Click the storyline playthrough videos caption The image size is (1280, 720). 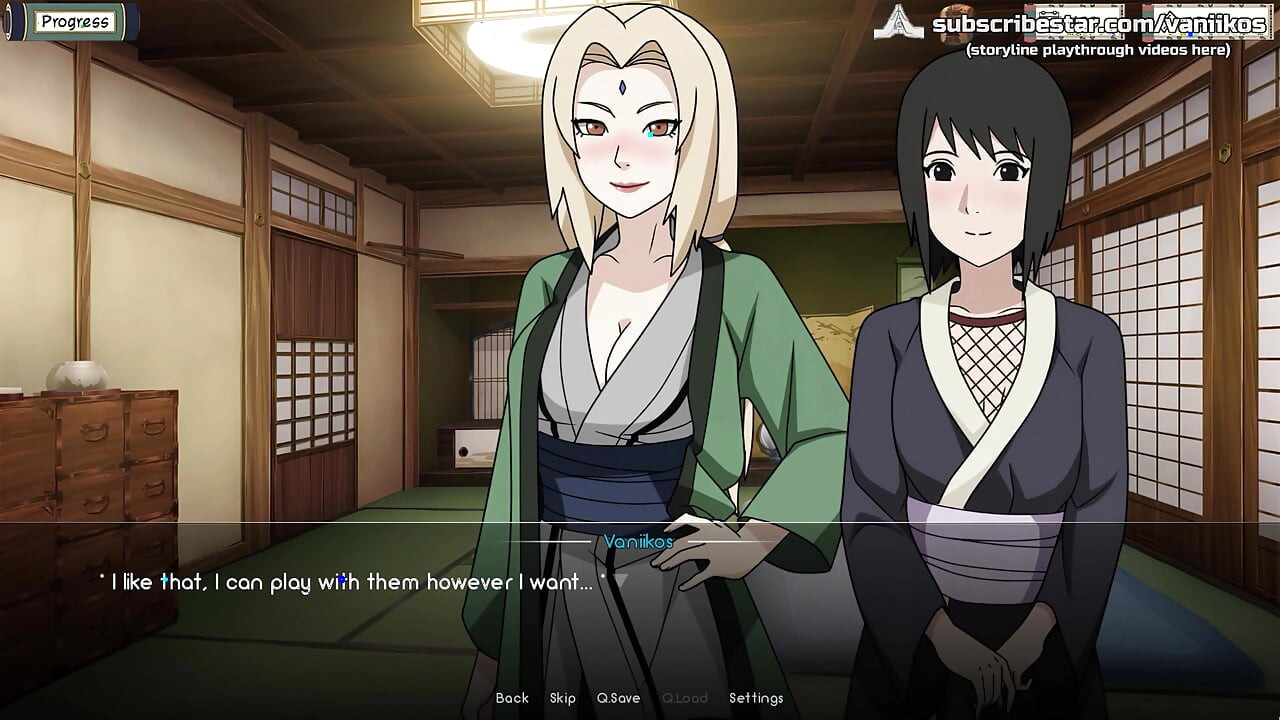pyautogui.click(x=1099, y=50)
